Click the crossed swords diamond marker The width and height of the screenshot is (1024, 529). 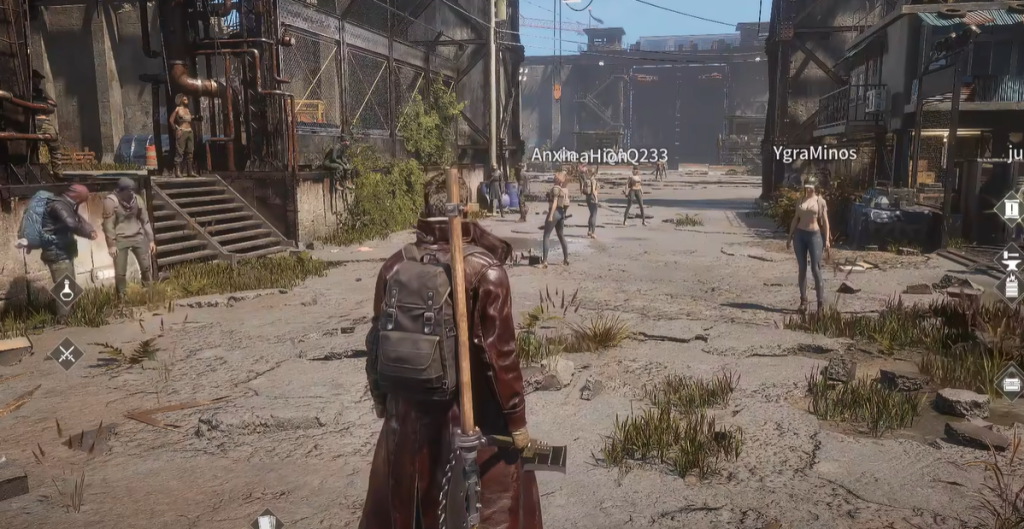[x=66, y=353]
